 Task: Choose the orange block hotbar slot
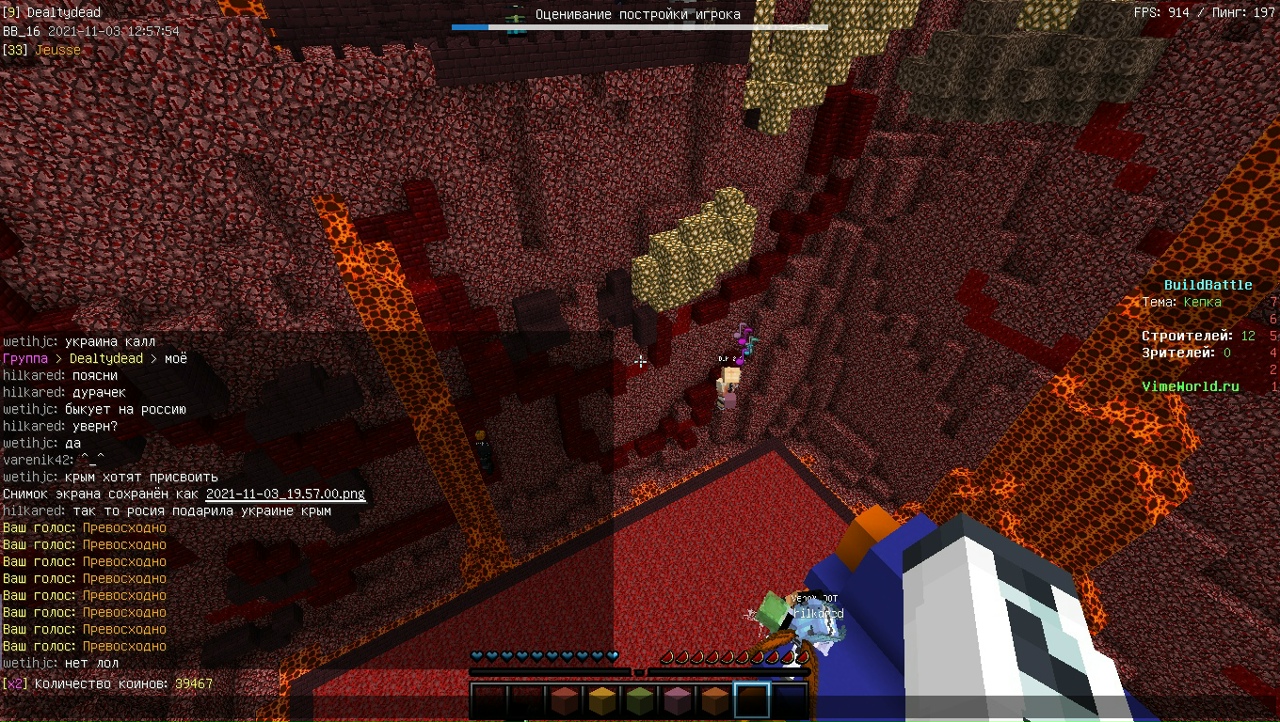coord(714,700)
